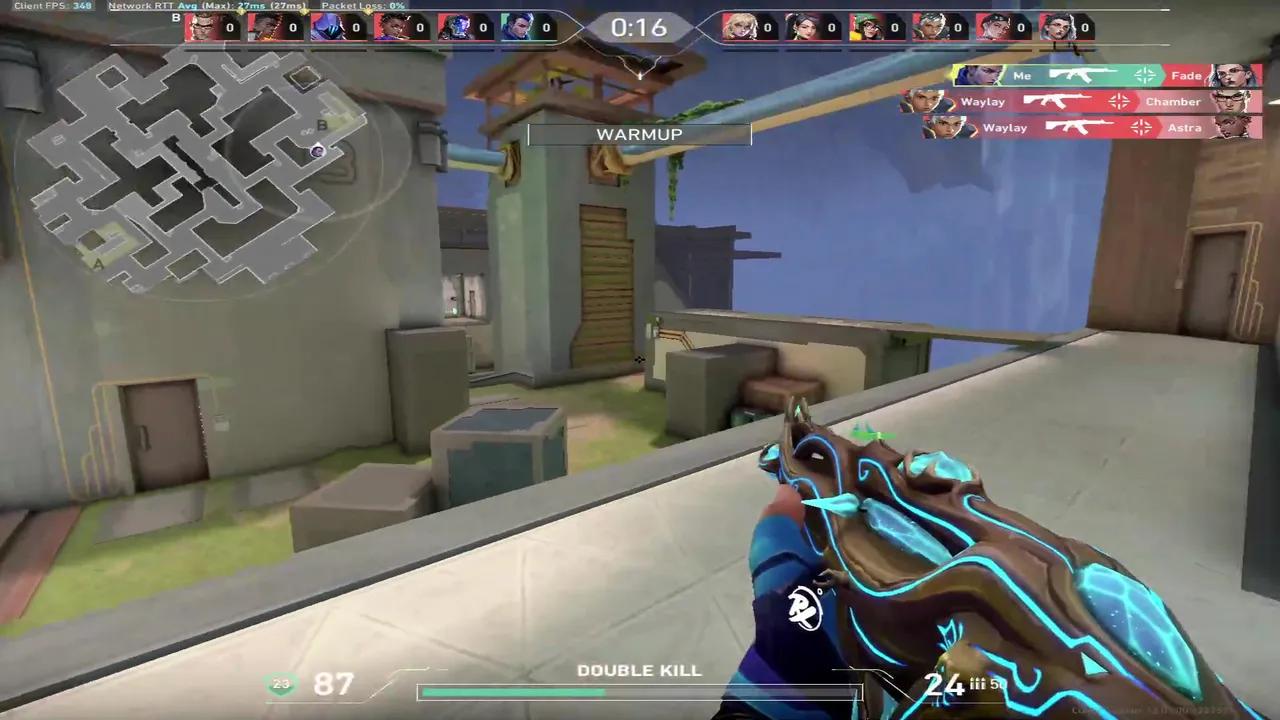Click the DOUBLE KILL announcement text
Viewport: 1280px width, 720px height.
point(639,670)
